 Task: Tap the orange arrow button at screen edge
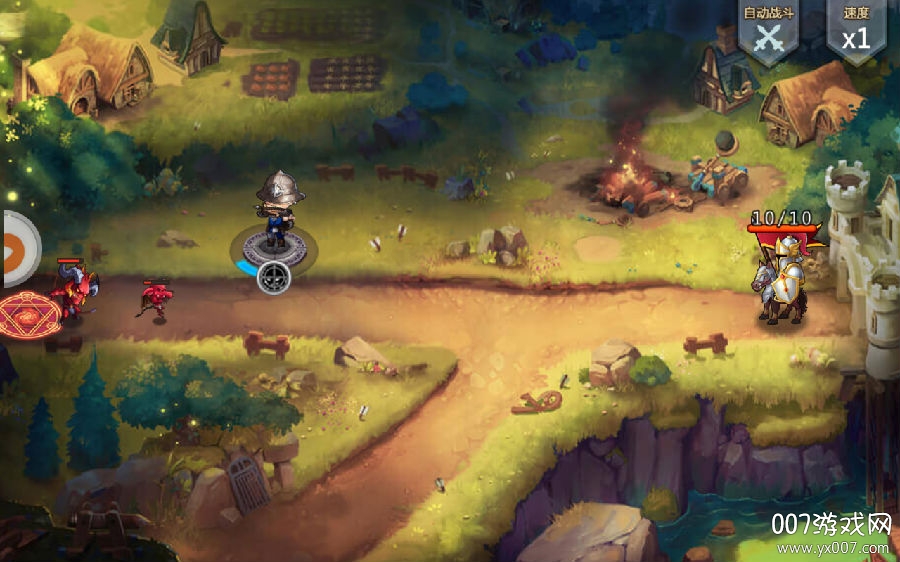click(16, 249)
